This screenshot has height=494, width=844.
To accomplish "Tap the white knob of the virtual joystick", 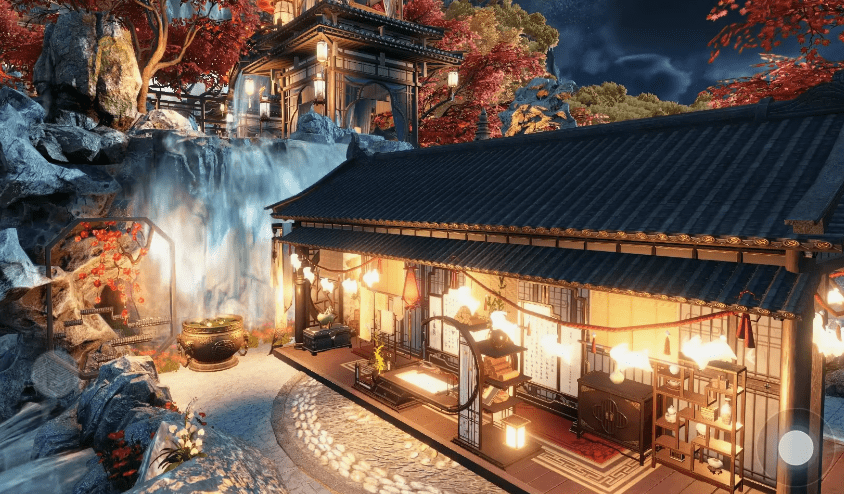I will point(796,447).
